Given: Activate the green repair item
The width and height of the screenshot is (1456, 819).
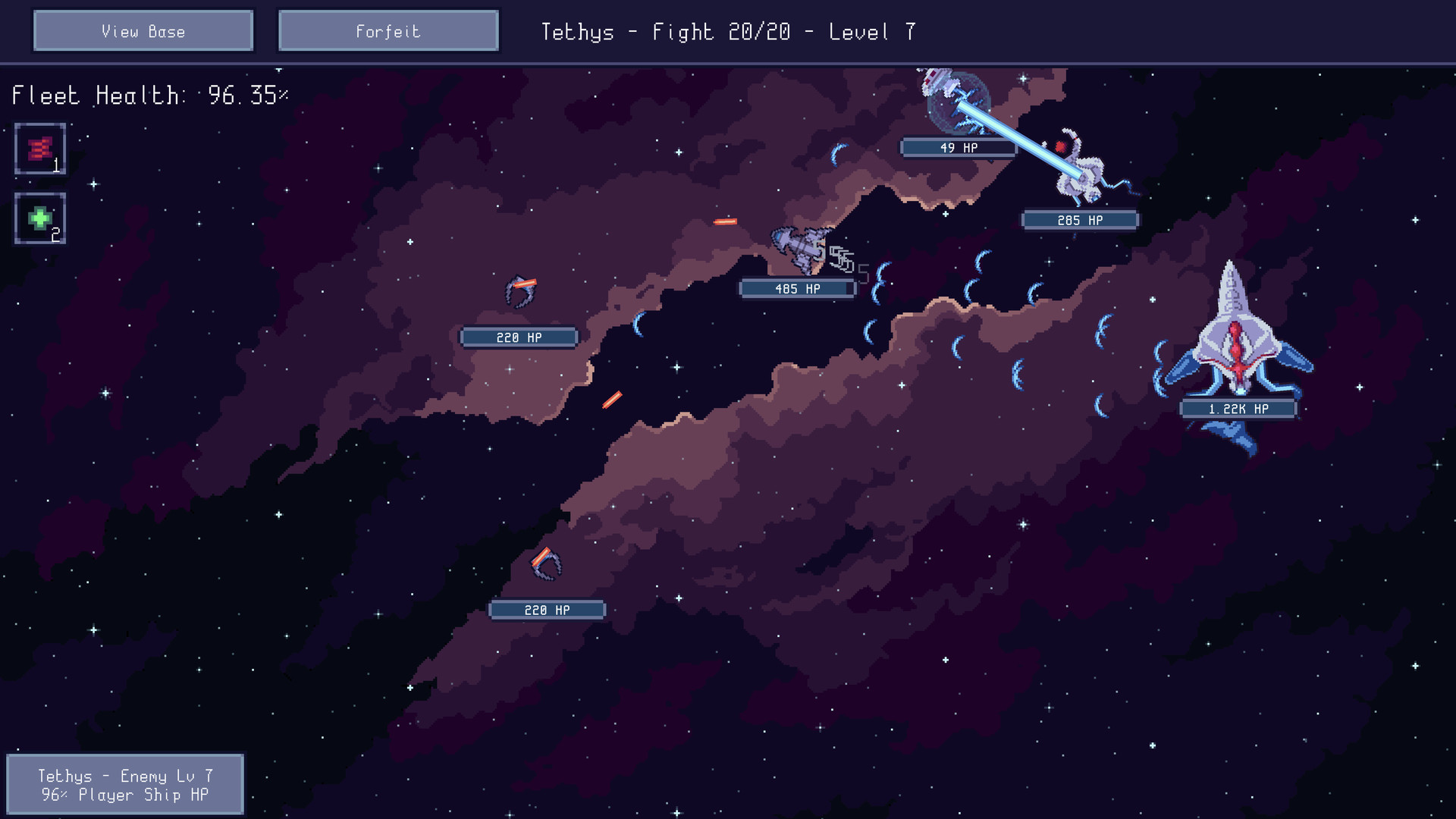Looking at the screenshot, I should pos(39,219).
